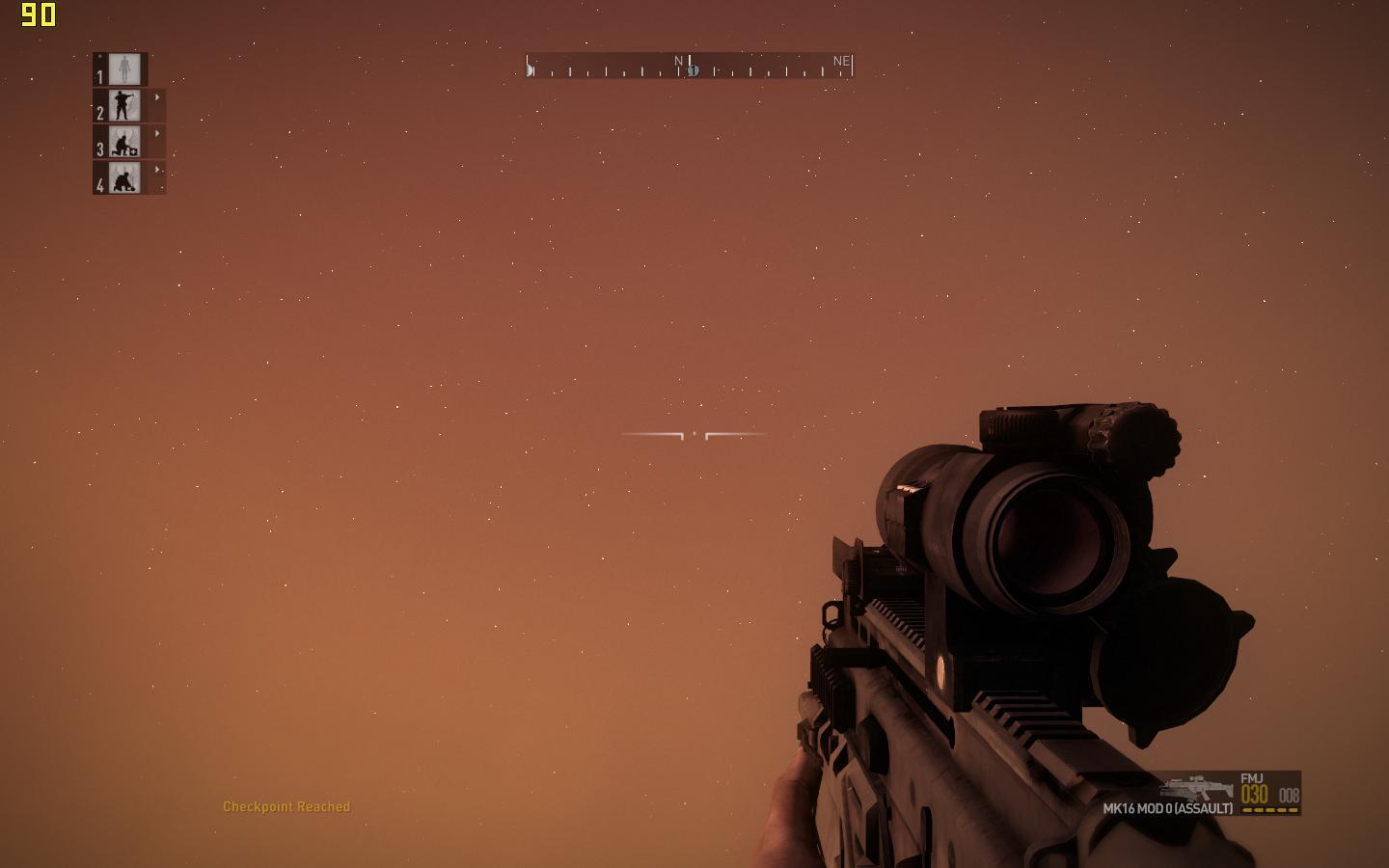Select squad member 4 crouching soldier portrait

click(124, 177)
